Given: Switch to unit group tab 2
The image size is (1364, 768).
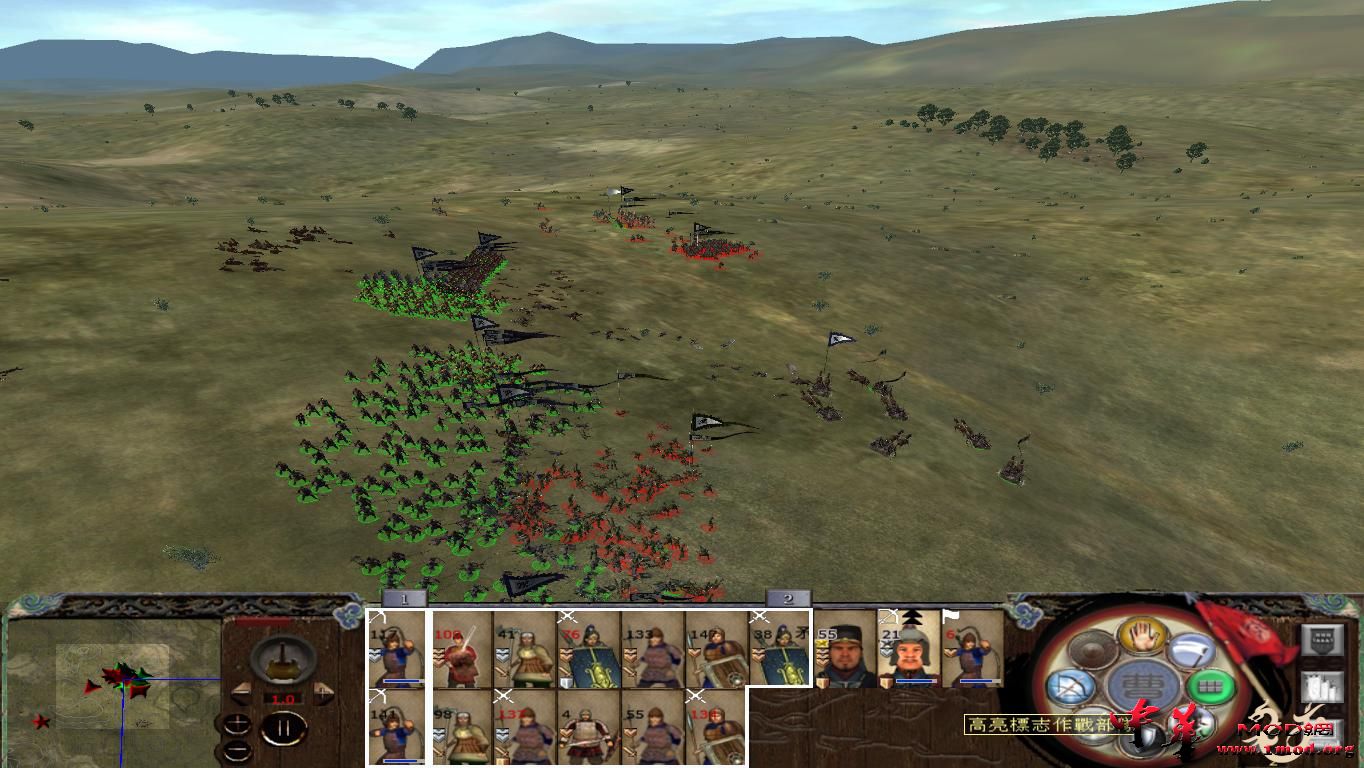Looking at the screenshot, I should pos(790,600).
